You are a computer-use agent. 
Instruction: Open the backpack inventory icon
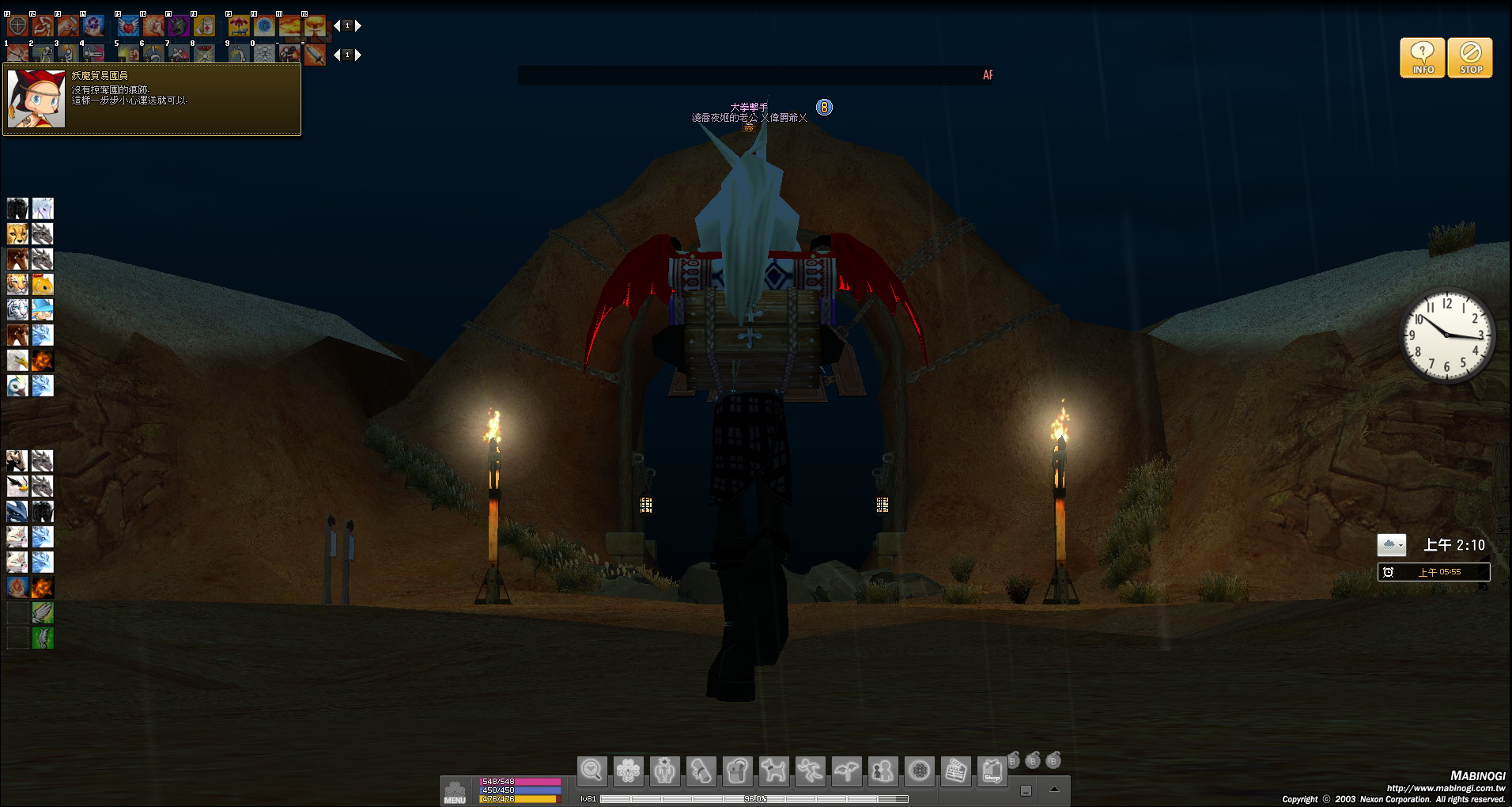click(x=737, y=771)
